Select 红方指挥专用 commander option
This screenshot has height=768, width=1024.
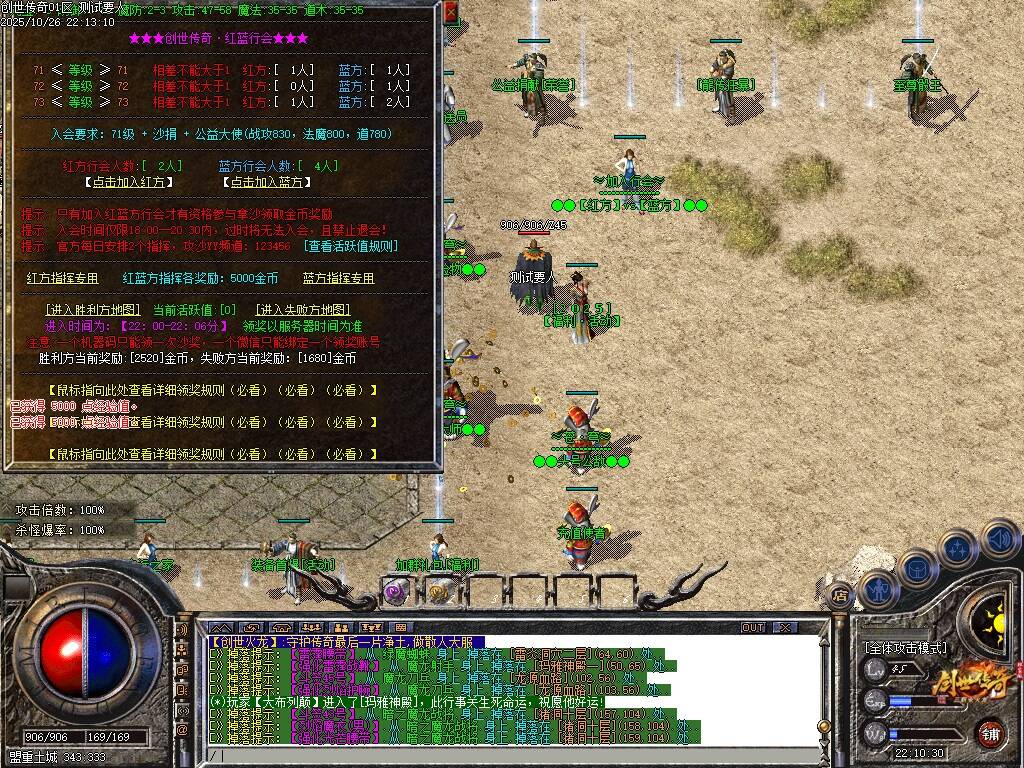pyautogui.click(x=63, y=278)
